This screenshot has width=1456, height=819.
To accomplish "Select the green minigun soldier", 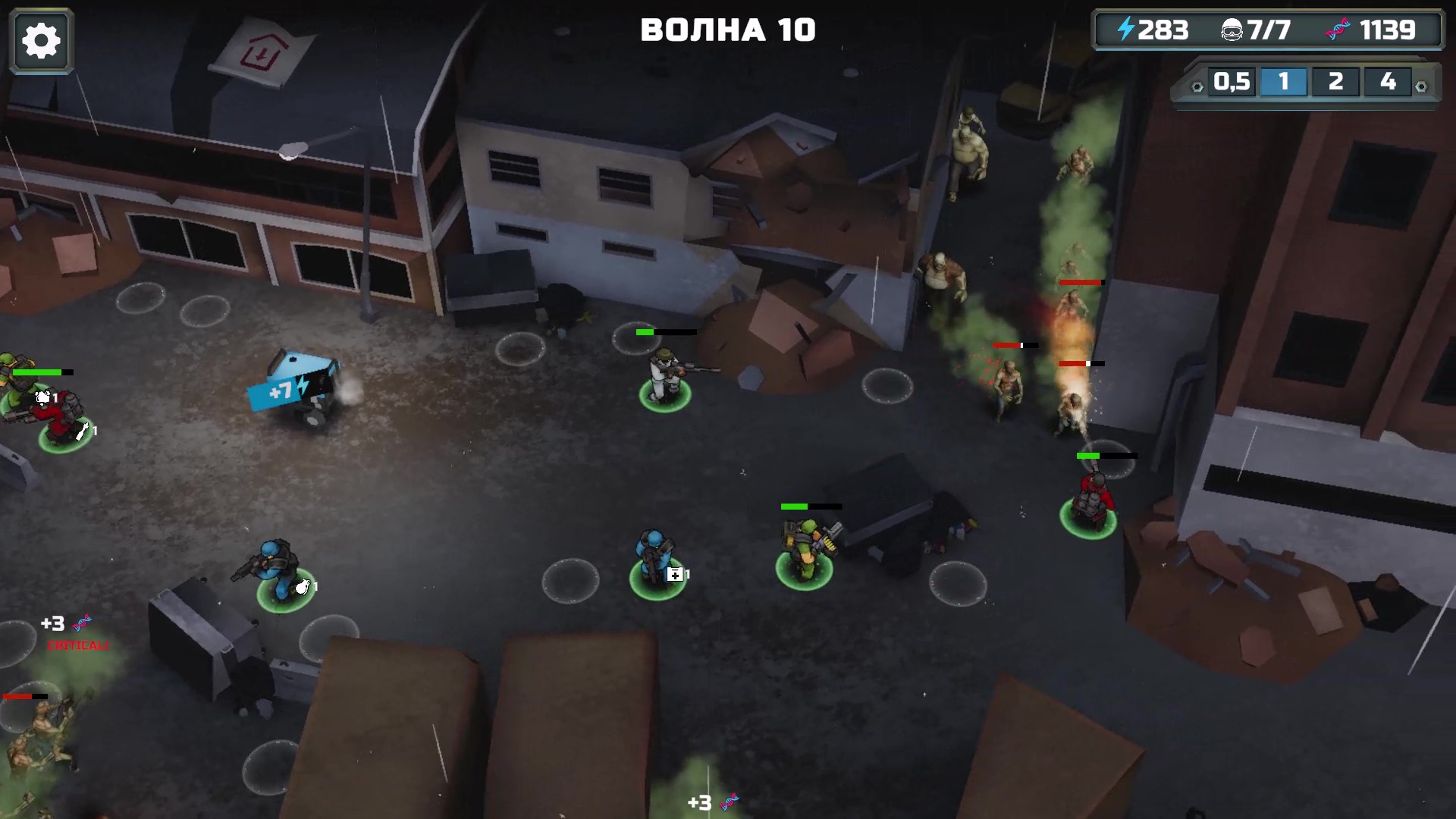I will pos(807,544).
